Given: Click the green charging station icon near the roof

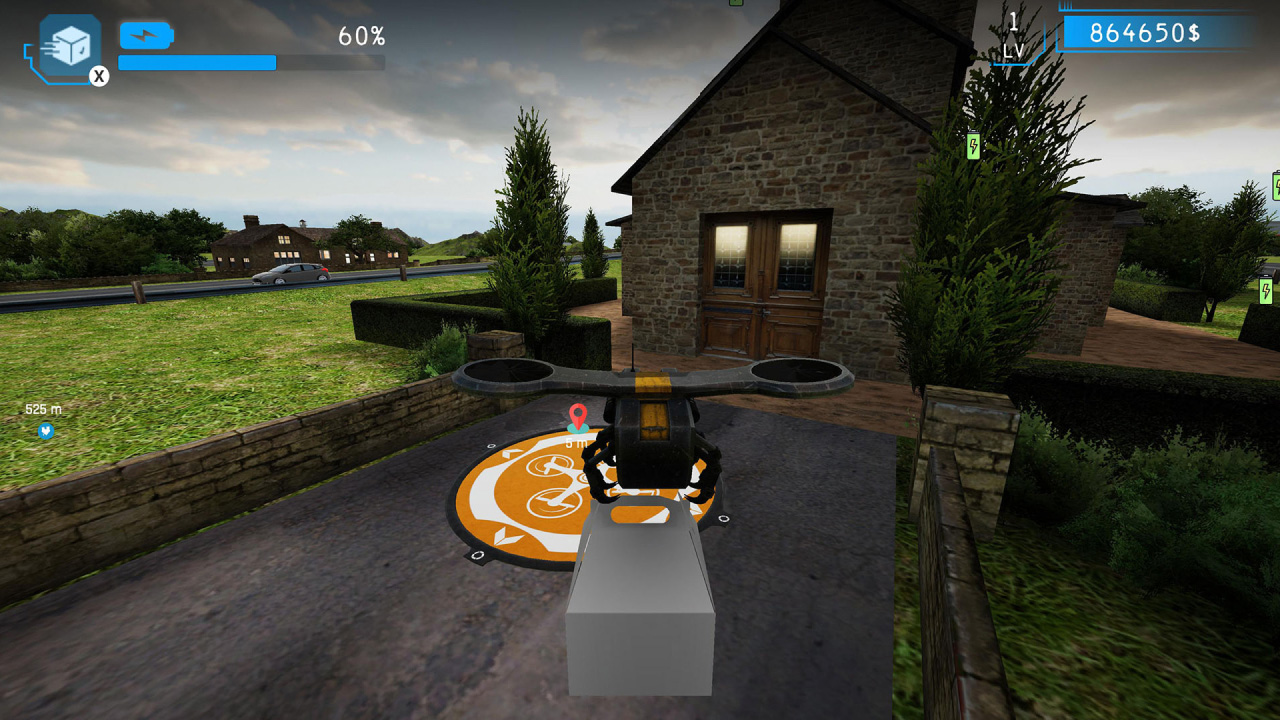Looking at the screenshot, I should click(973, 145).
